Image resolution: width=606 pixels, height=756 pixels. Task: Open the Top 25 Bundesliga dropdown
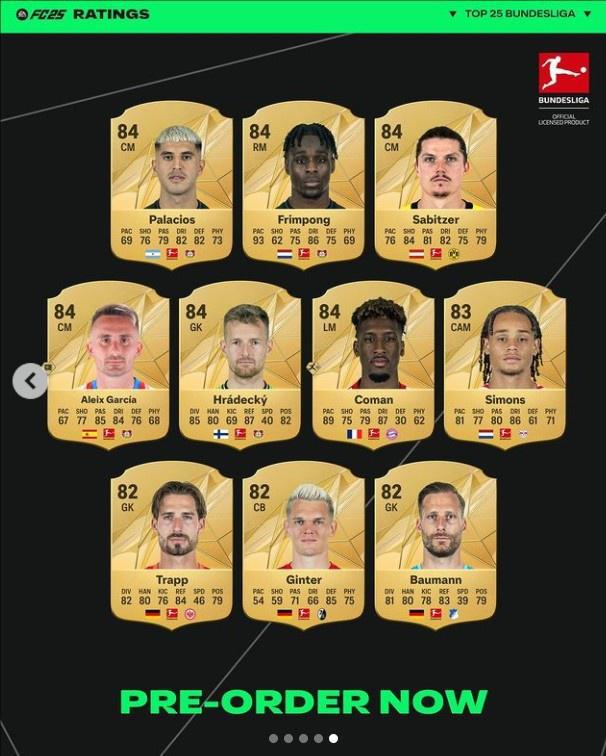point(522,14)
